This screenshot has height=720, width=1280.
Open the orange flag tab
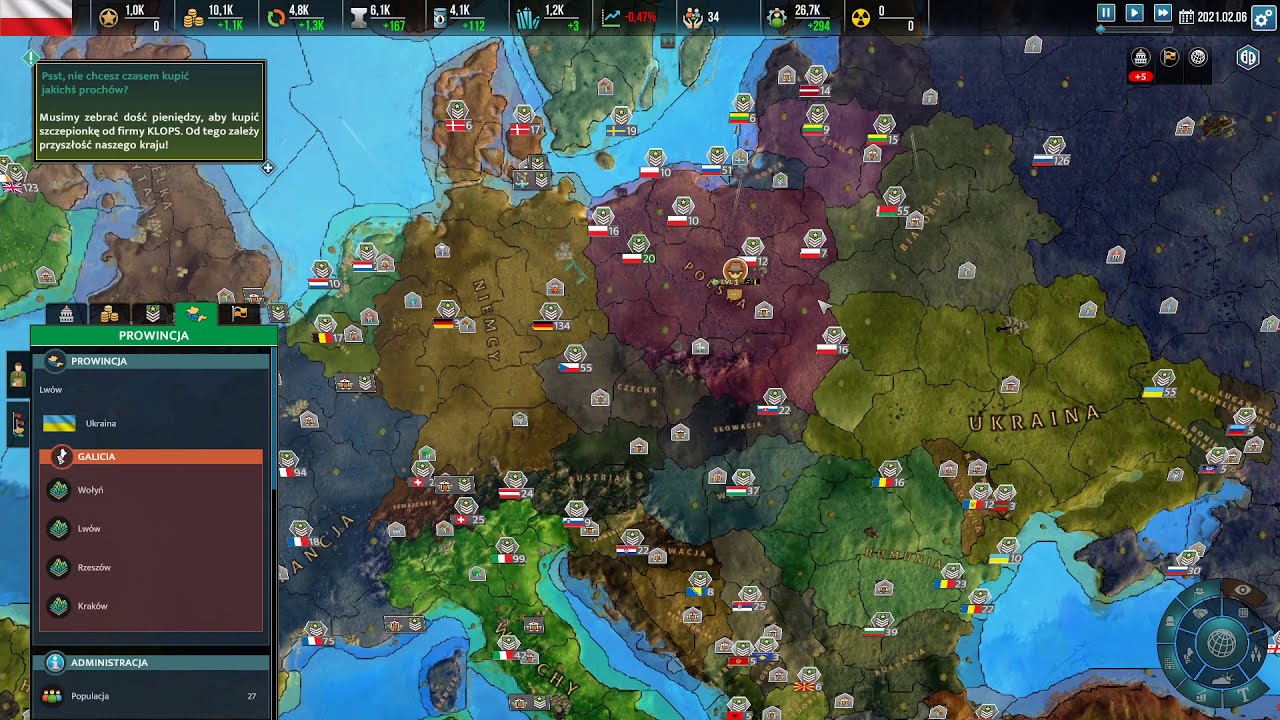point(240,314)
